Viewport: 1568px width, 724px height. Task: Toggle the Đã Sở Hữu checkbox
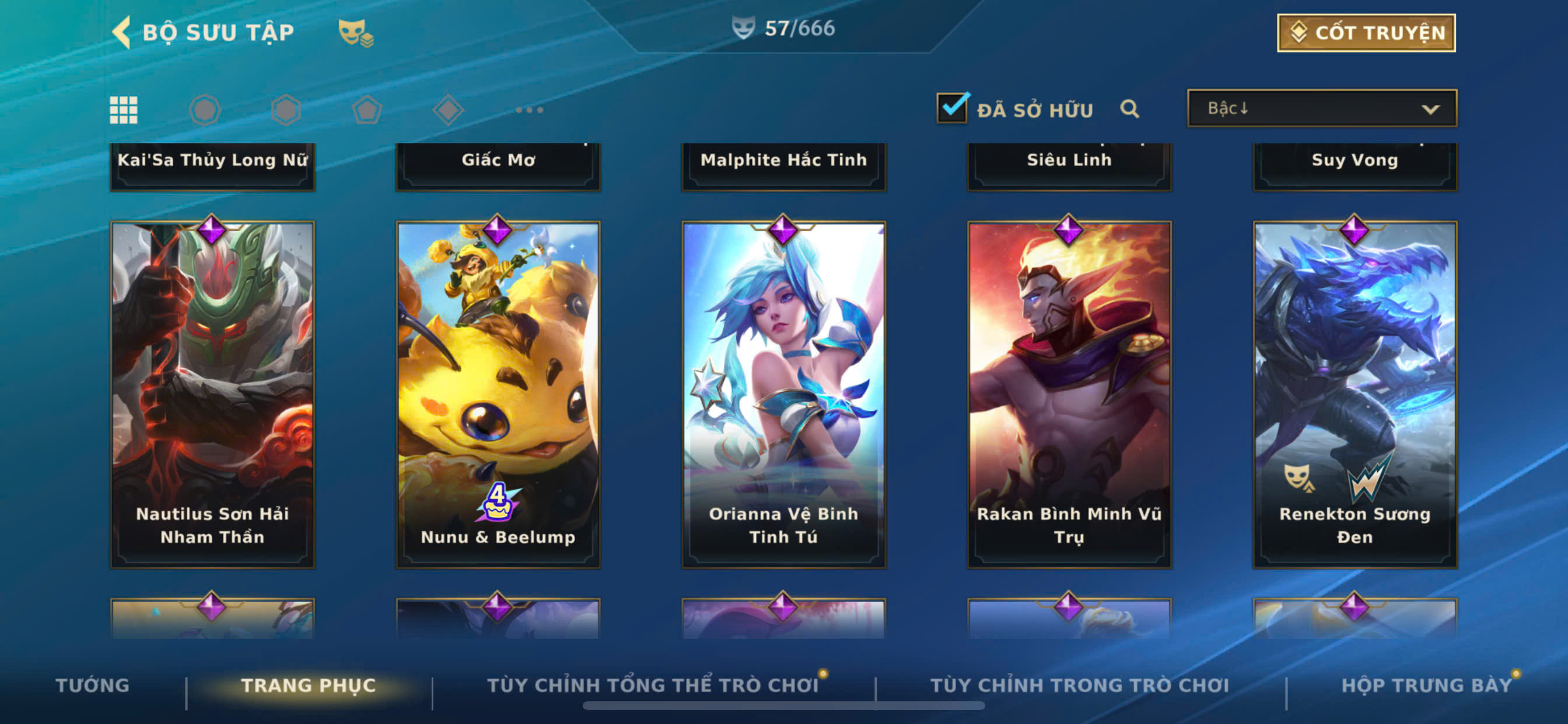pyautogui.click(x=951, y=108)
